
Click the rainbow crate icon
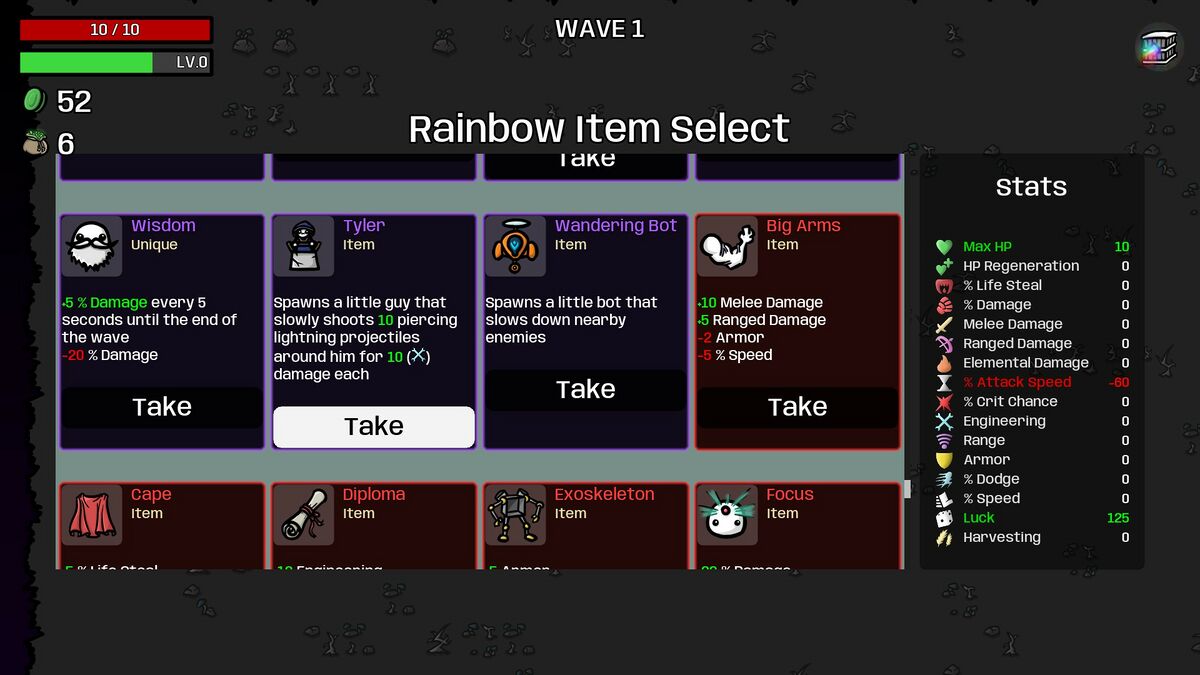coord(1159,47)
